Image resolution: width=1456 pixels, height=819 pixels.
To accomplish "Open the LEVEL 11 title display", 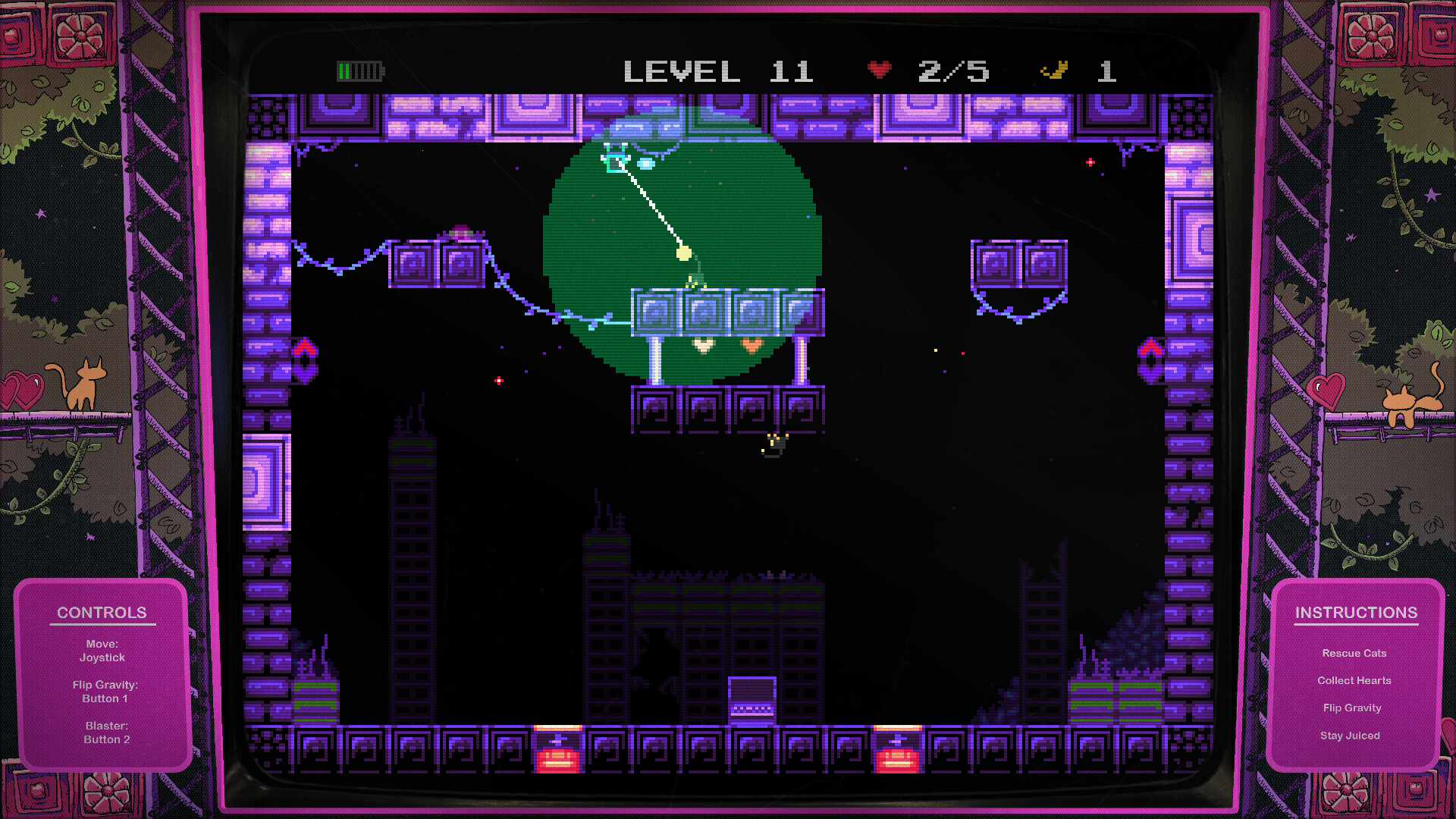I will tap(718, 70).
